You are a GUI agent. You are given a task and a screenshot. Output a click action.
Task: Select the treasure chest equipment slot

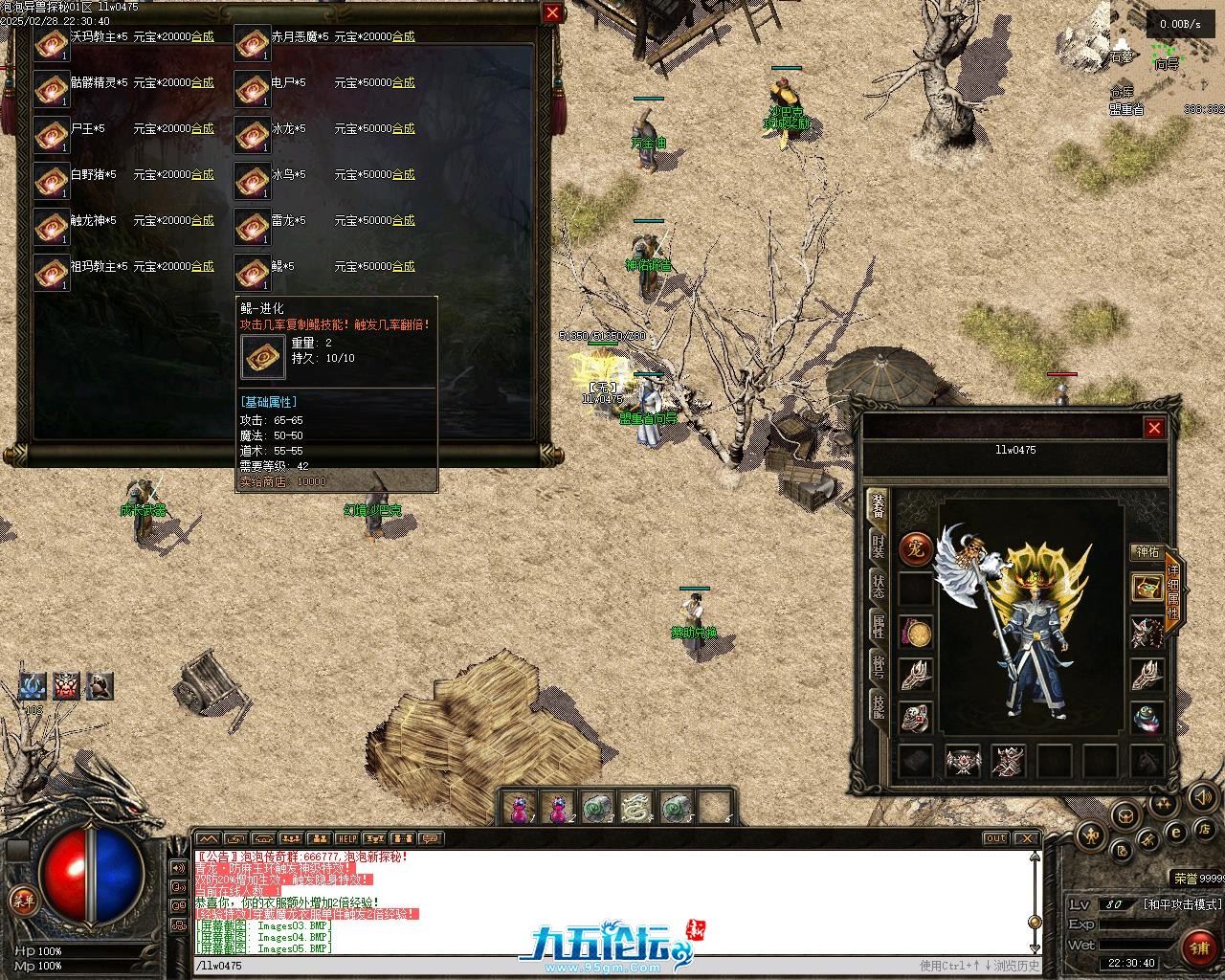(1147, 587)
